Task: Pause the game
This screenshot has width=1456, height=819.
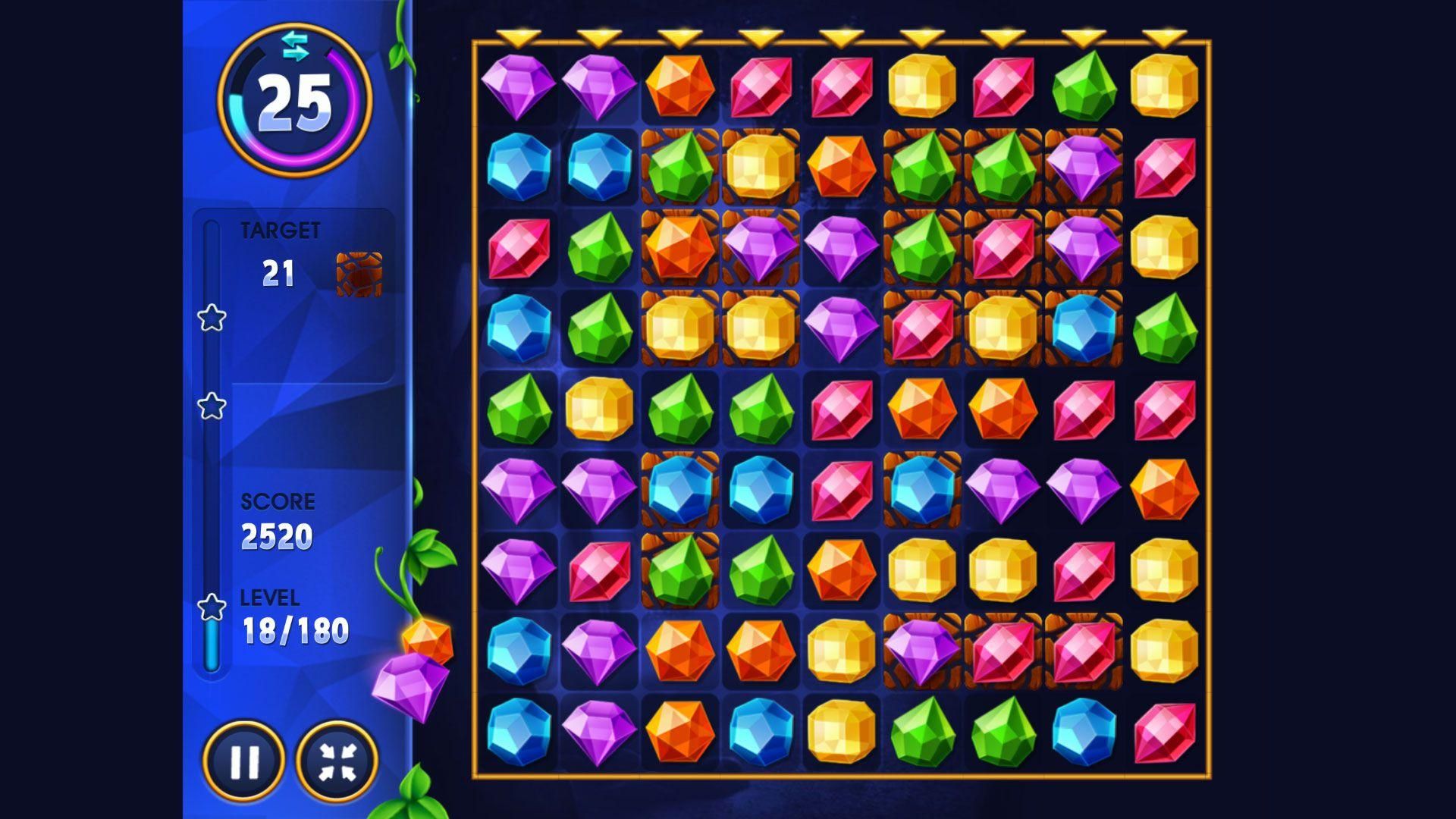Action: (244, 761)
